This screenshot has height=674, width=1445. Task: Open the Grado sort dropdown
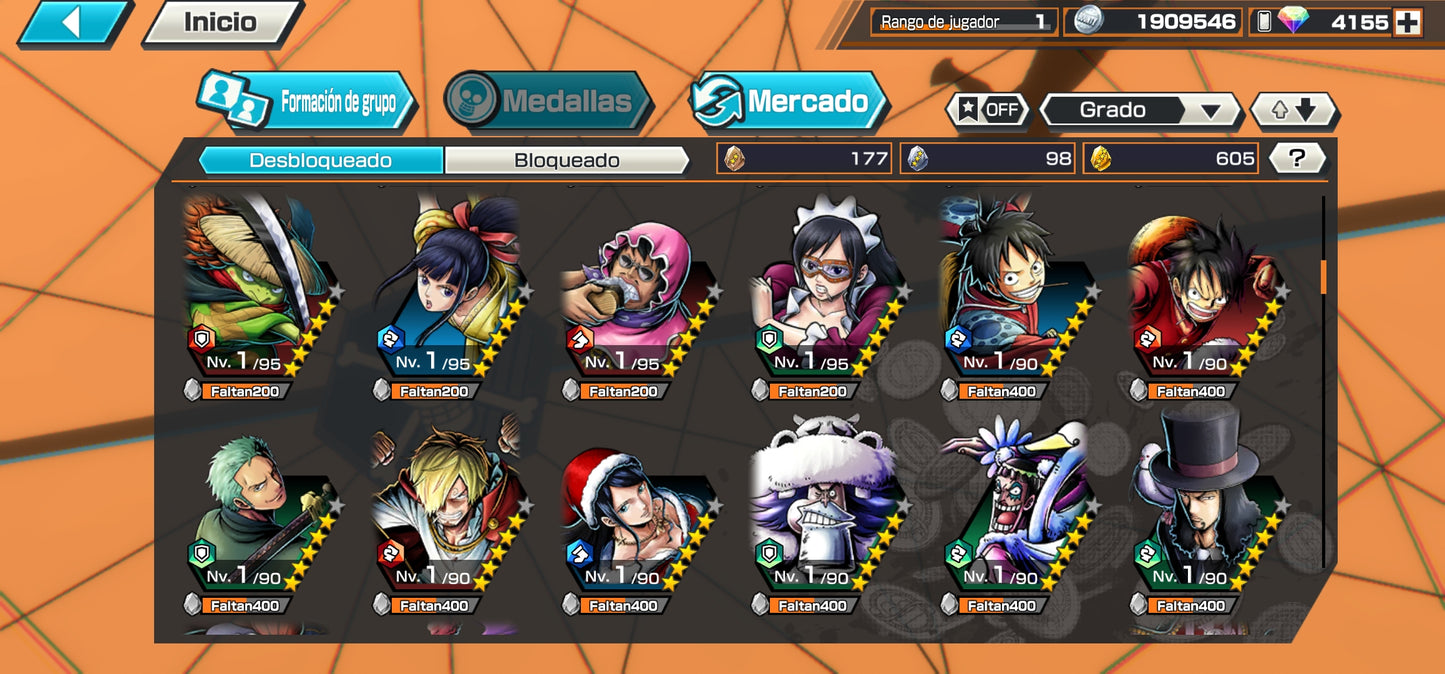coord(1140,110)
